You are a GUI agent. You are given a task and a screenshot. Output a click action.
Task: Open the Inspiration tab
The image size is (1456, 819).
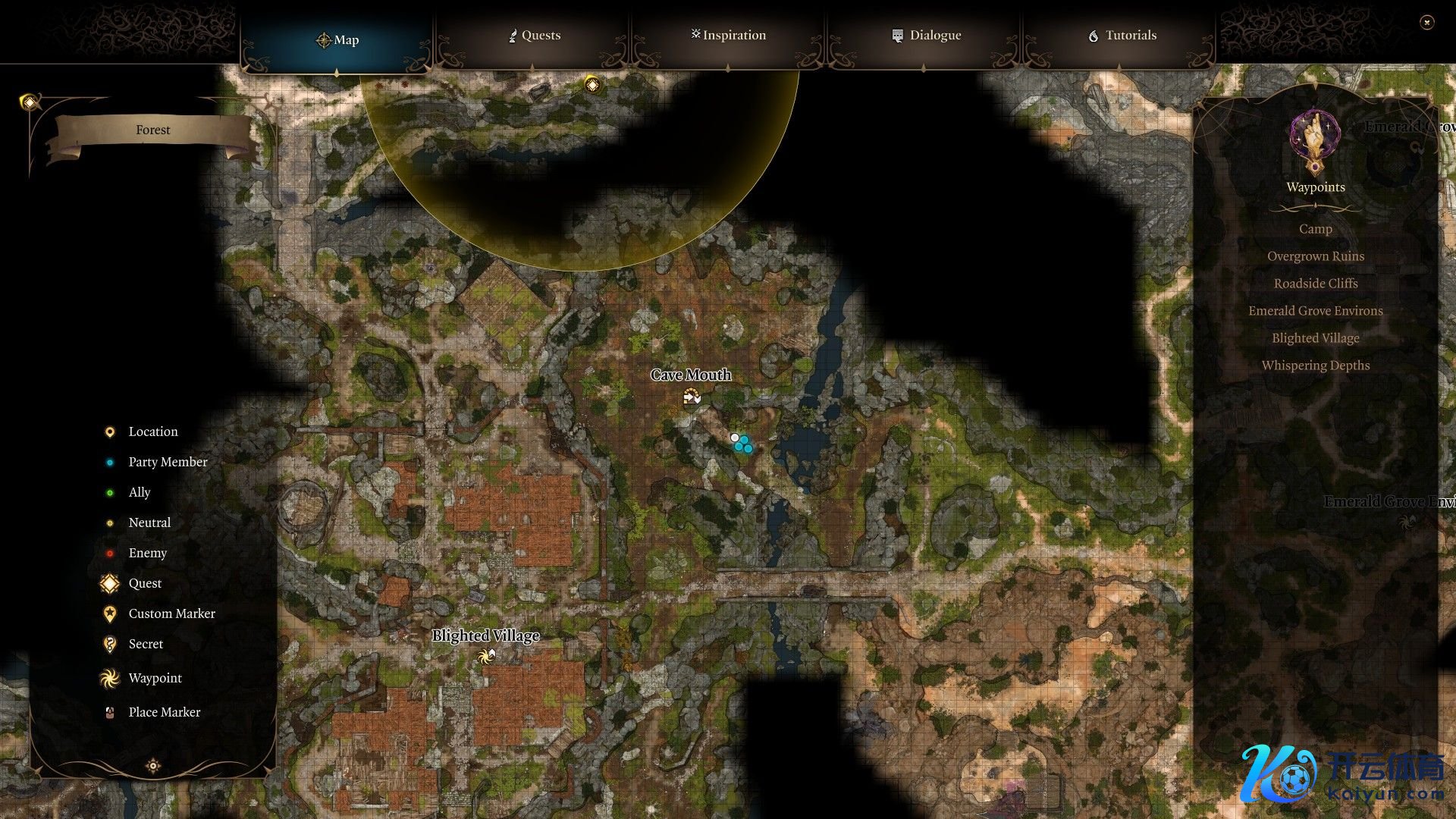coord(728,36)
